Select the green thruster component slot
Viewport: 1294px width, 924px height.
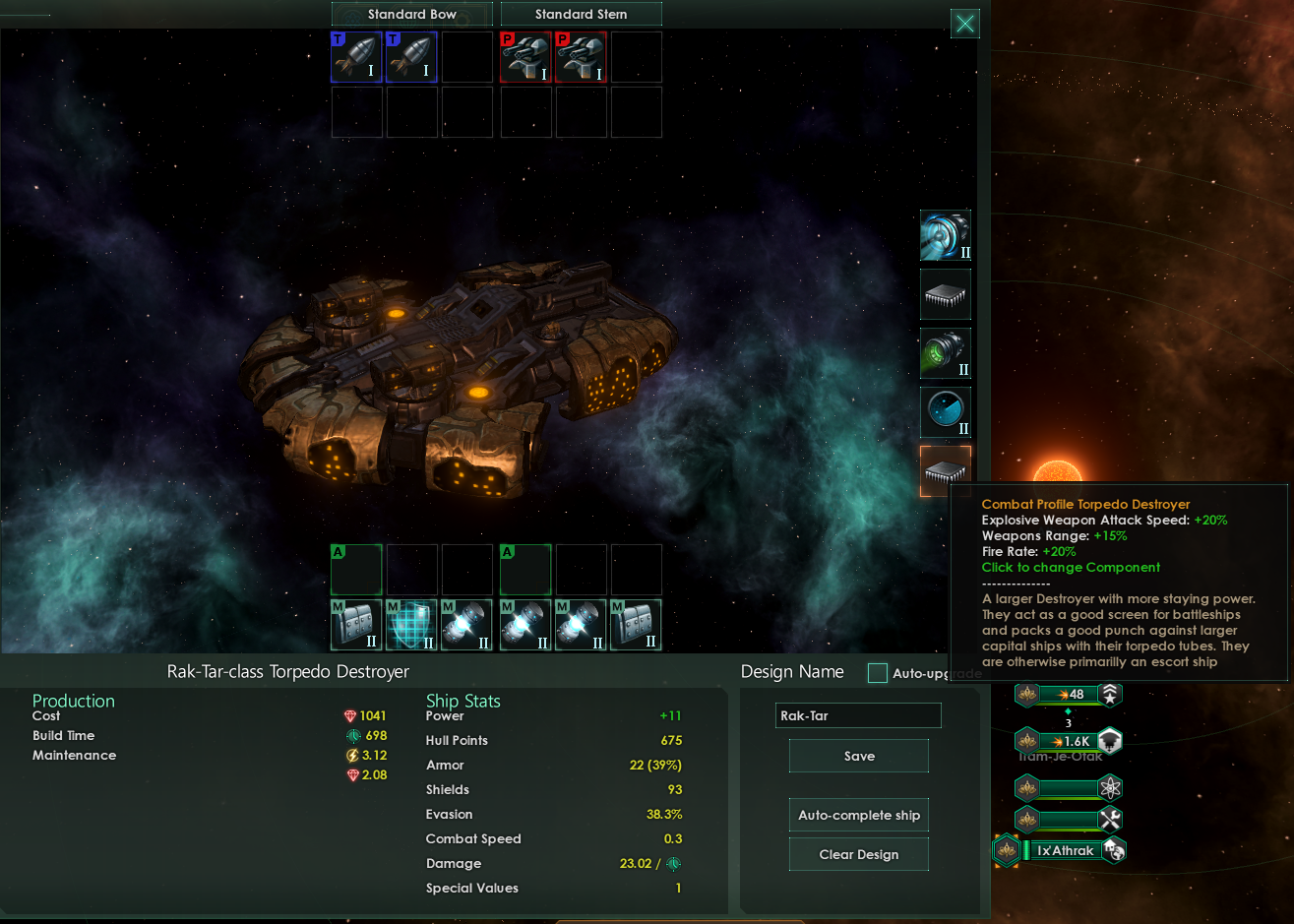pos(946,353)
